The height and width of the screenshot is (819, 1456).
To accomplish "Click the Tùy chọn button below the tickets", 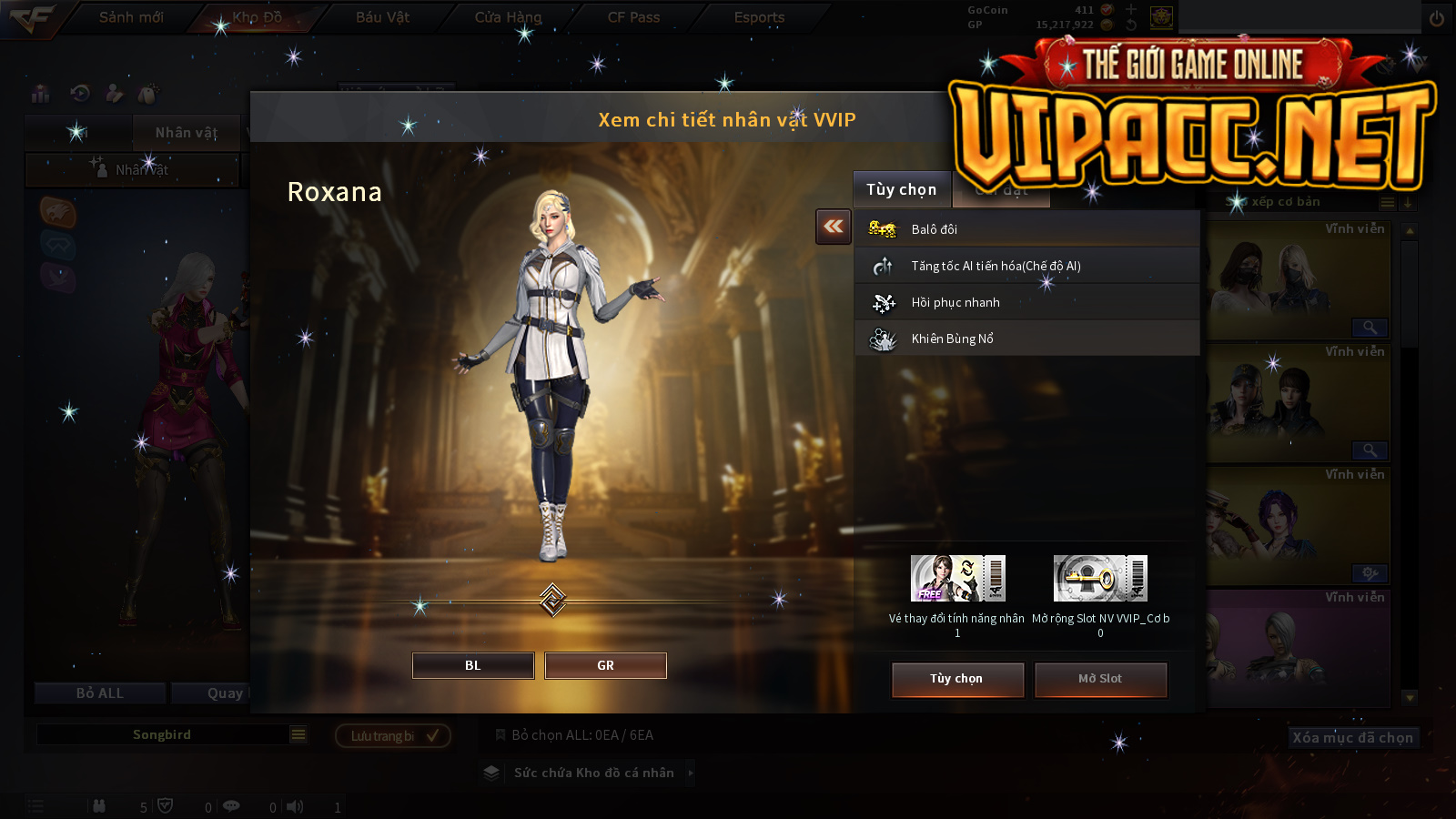I will click(957, 679).
